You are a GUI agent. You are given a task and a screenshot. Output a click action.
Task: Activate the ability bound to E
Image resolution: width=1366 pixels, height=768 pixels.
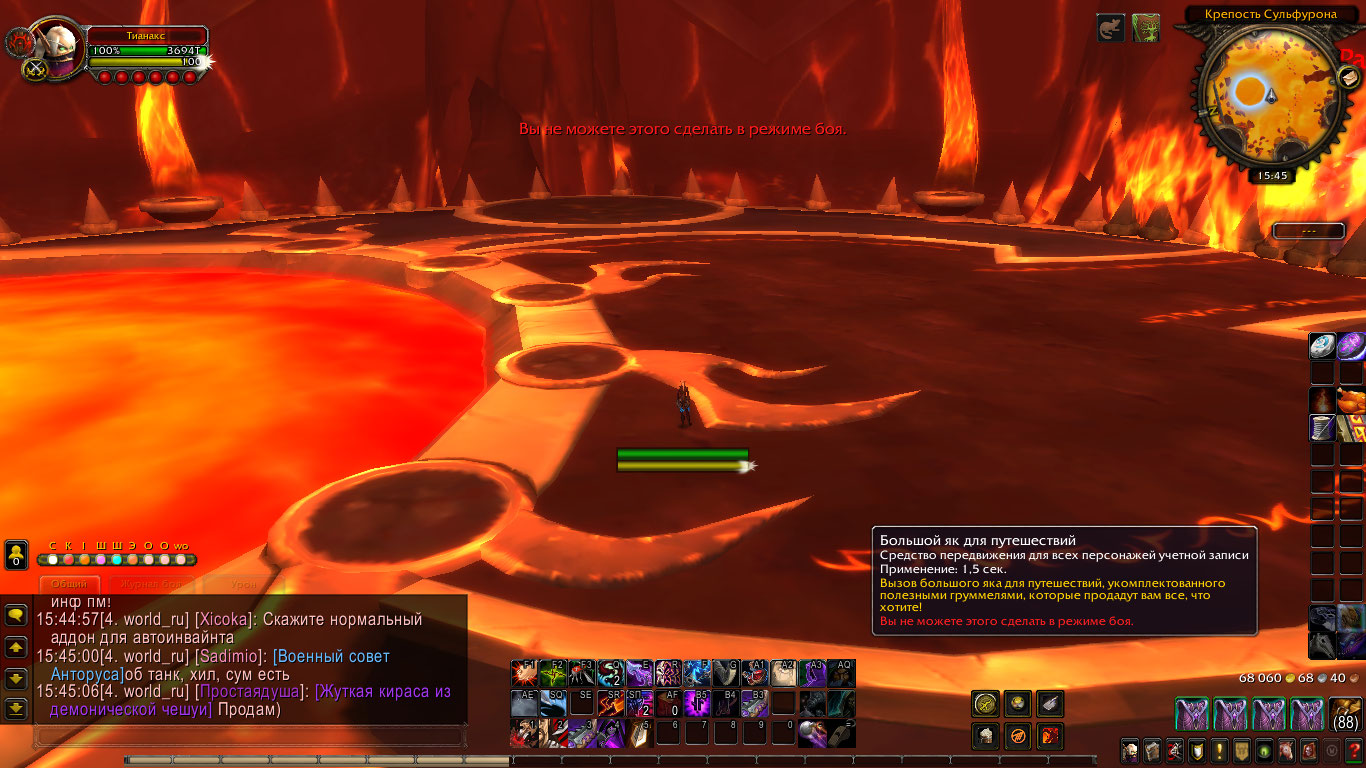639,673
